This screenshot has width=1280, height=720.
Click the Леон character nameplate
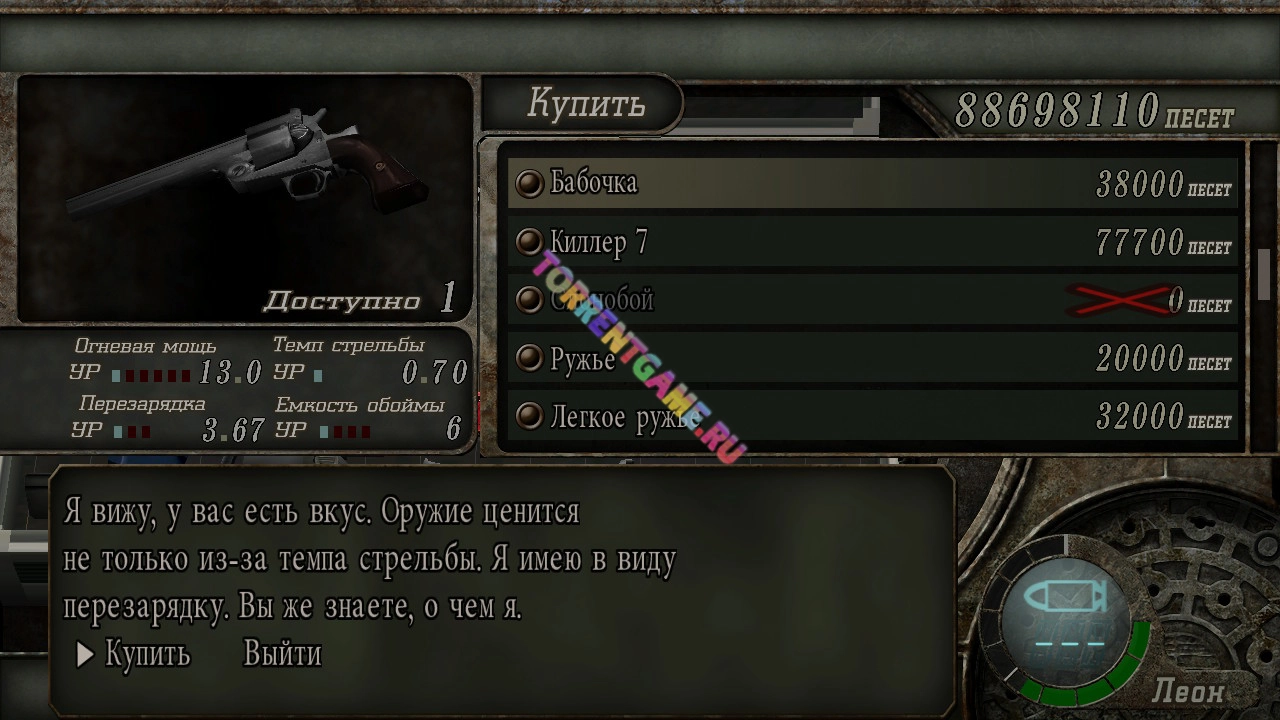point(1190,691)
